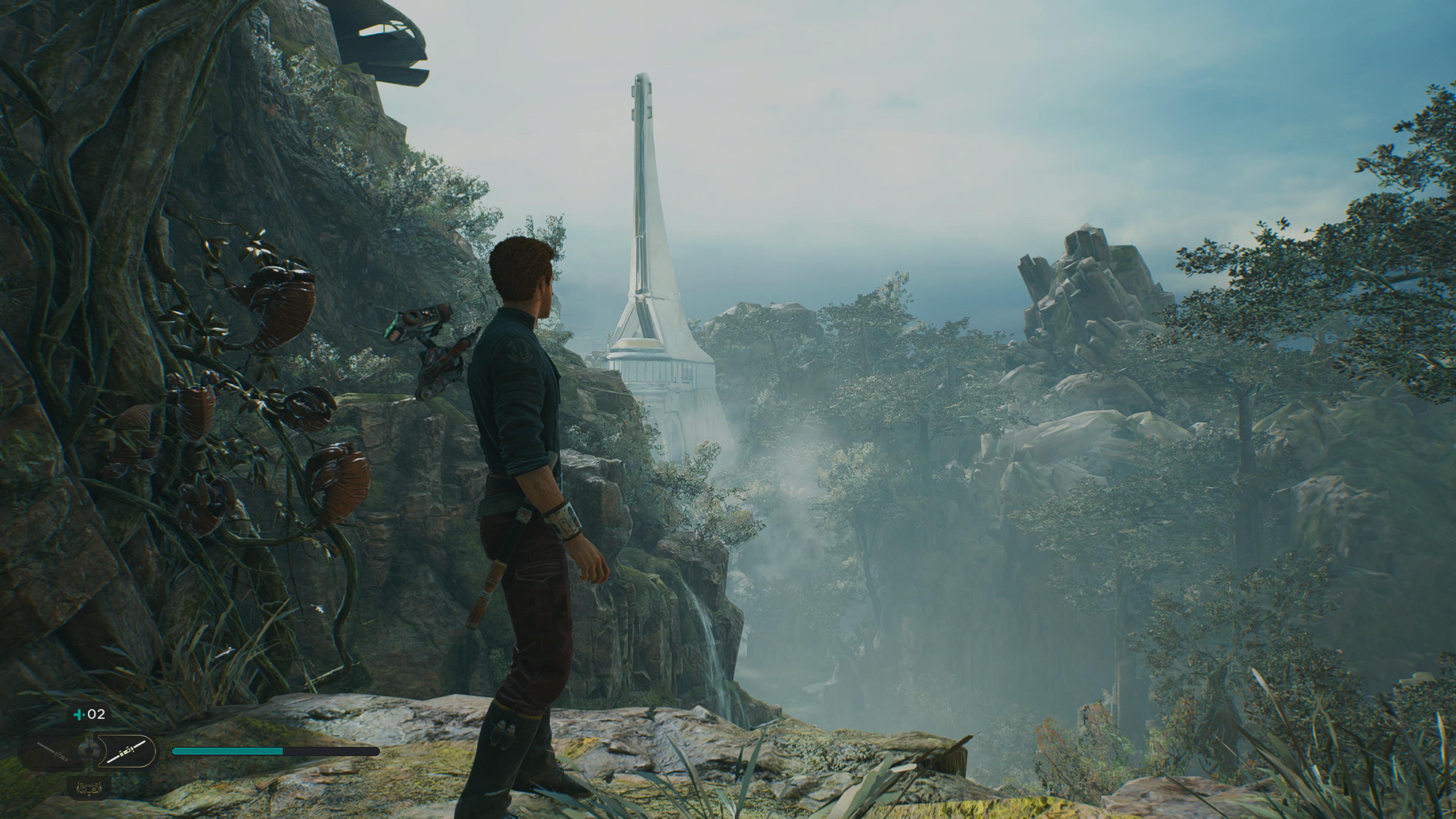
Task: Use the stim canister healing icon
Action: (80, 714)
